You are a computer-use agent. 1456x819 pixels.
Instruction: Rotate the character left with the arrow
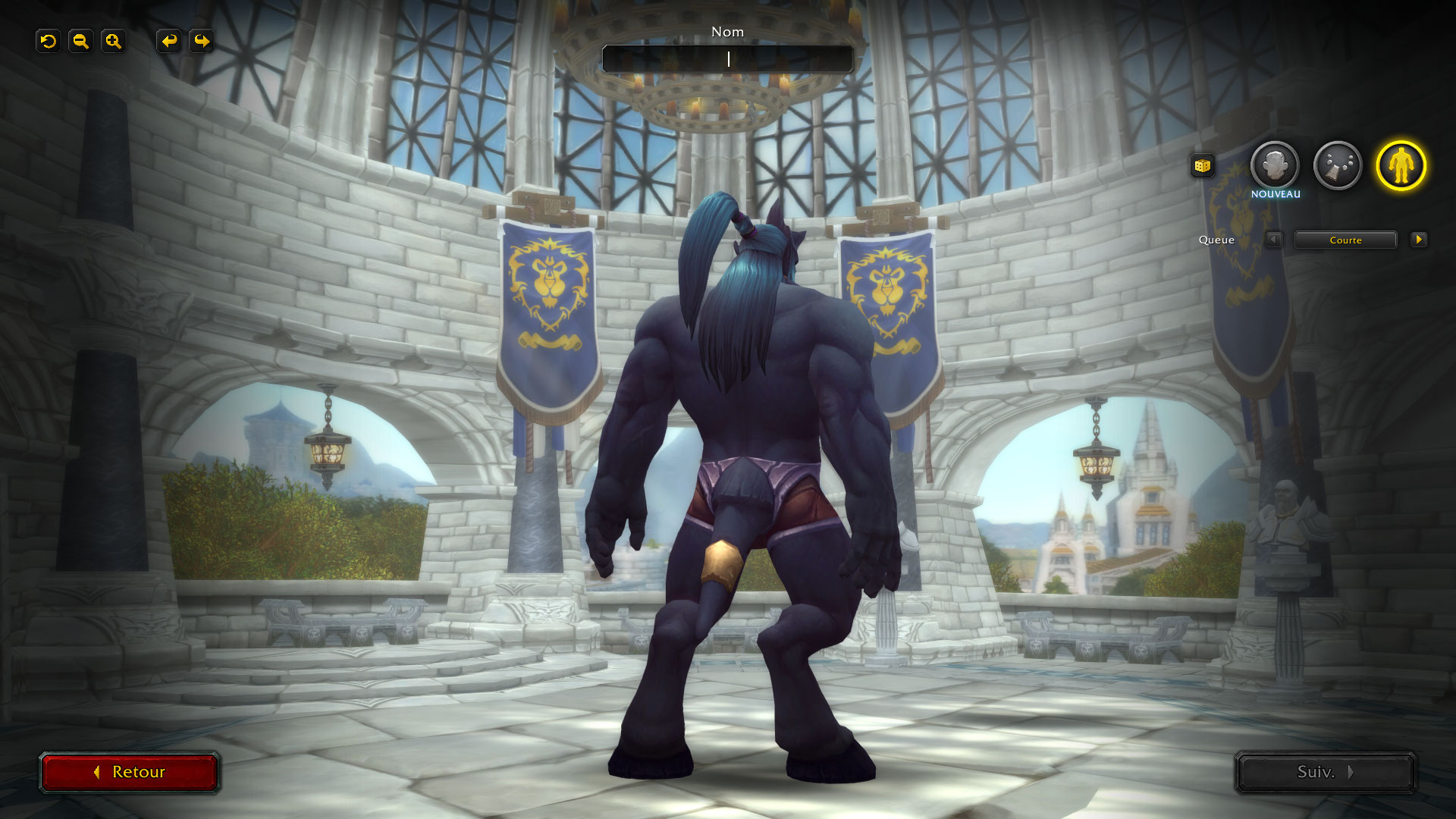(169, 41)
